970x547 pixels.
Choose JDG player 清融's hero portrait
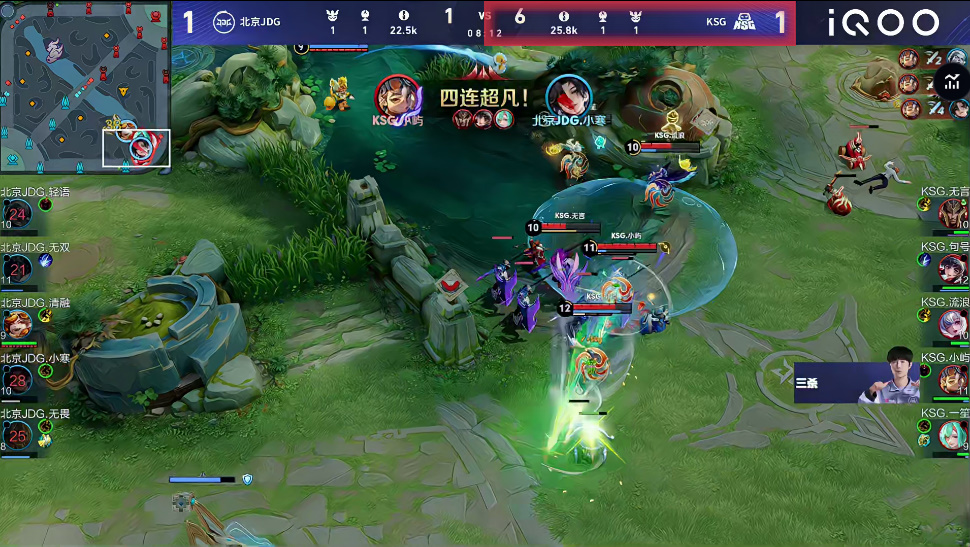[18, 324]
